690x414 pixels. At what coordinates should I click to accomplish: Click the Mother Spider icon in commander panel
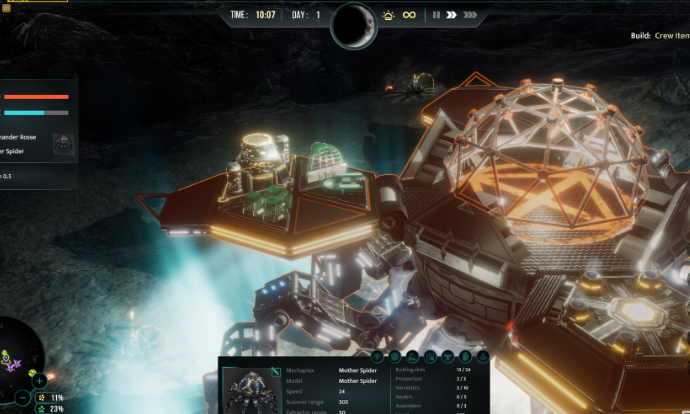point(62,143)
